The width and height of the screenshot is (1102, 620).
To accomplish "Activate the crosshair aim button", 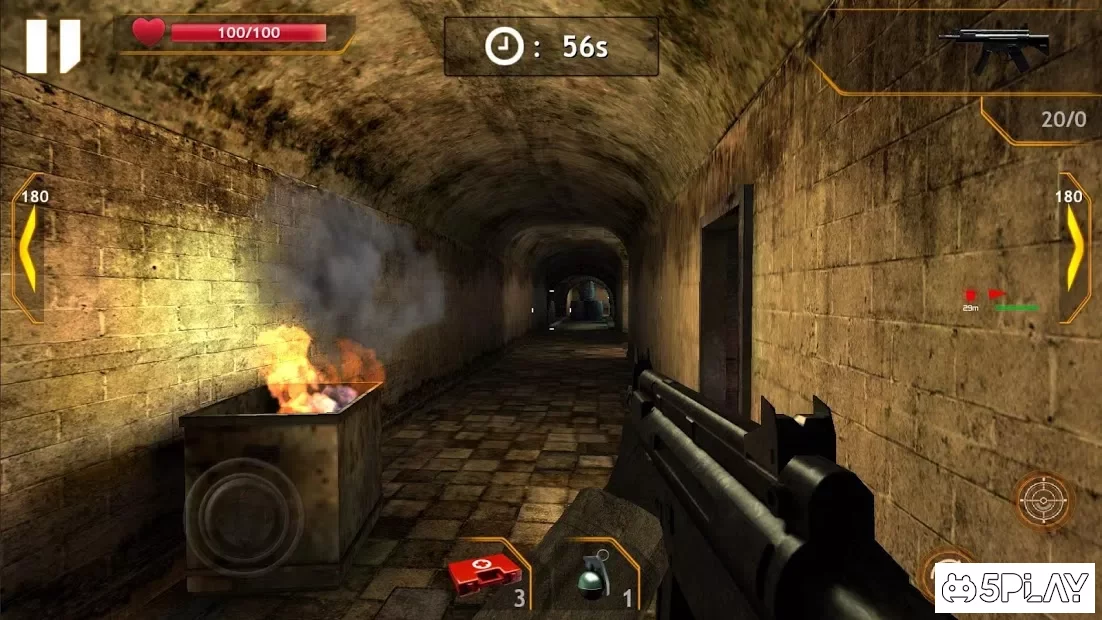I will click(1043, 500).
